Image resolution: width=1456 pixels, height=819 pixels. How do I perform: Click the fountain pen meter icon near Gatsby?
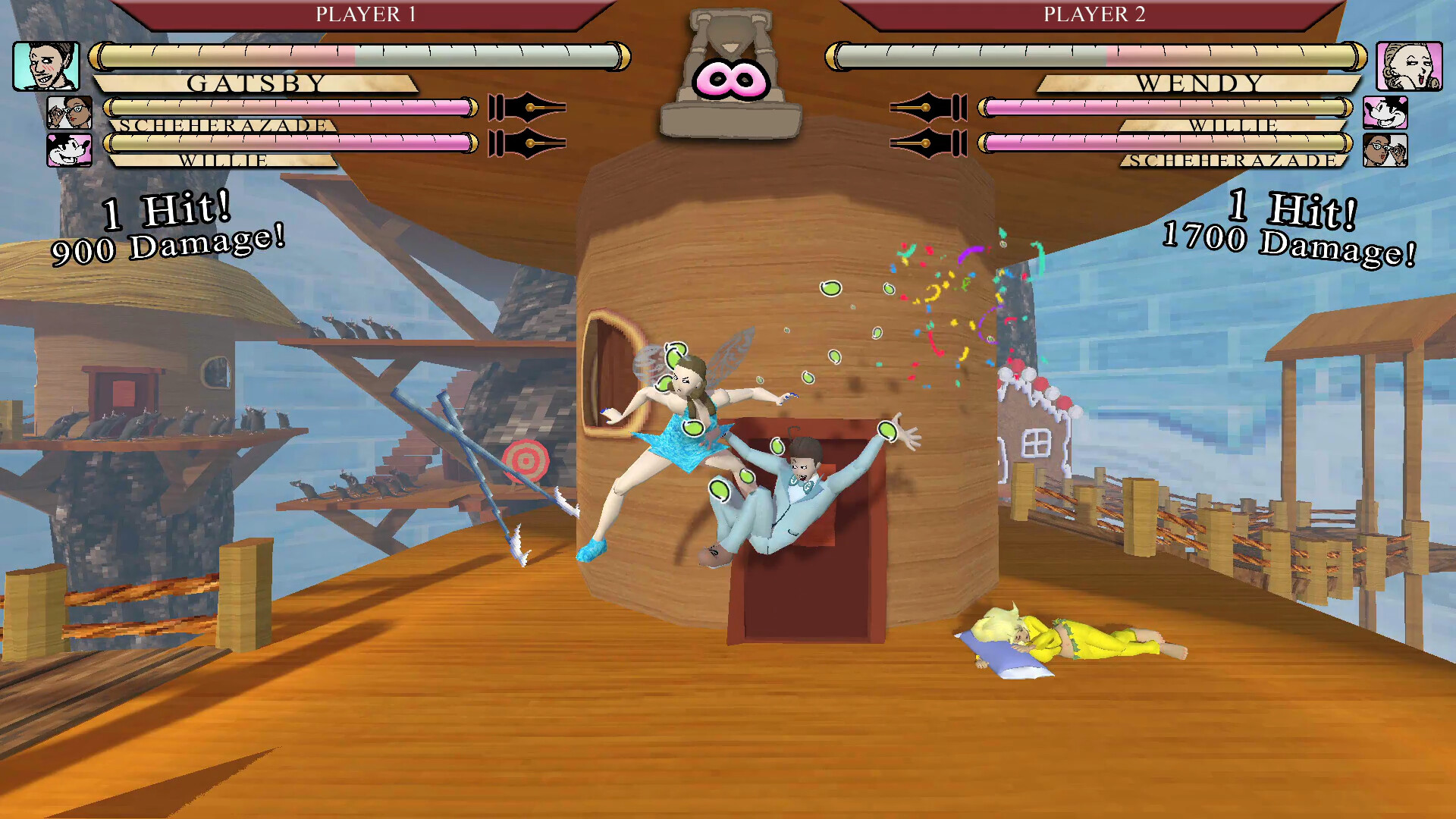[527, 106]
